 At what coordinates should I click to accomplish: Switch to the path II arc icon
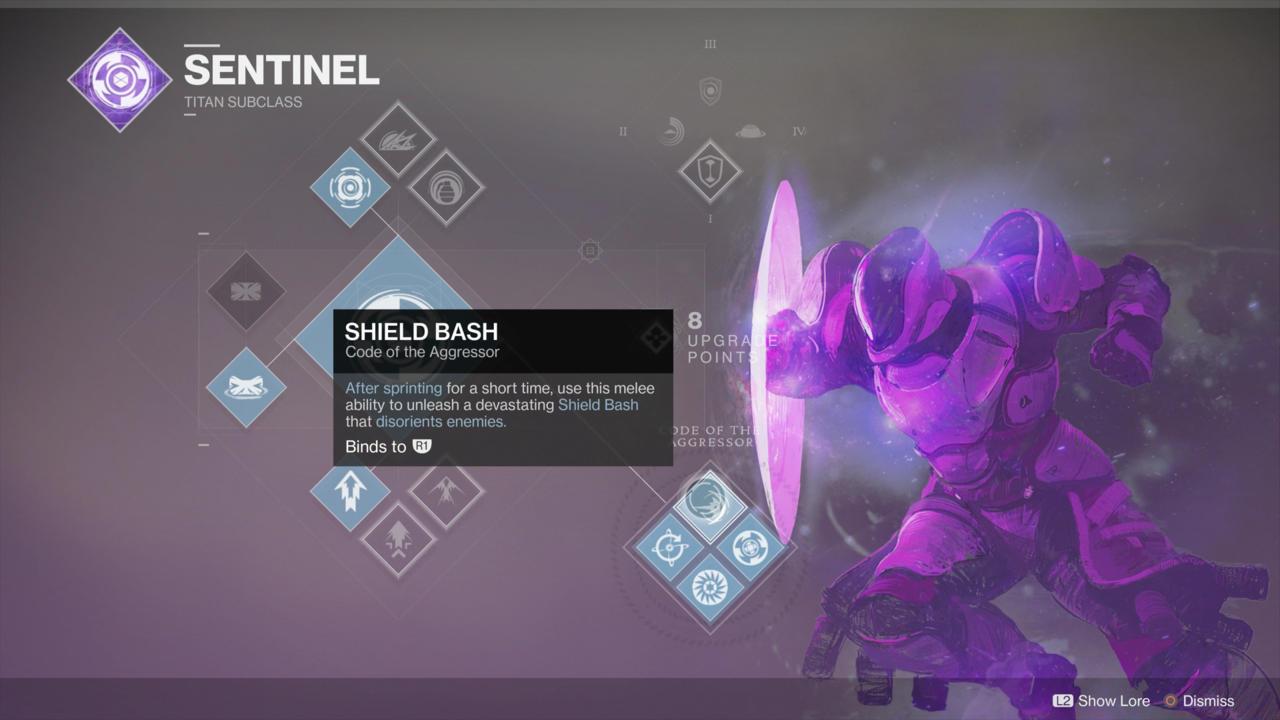click(672, 131)
